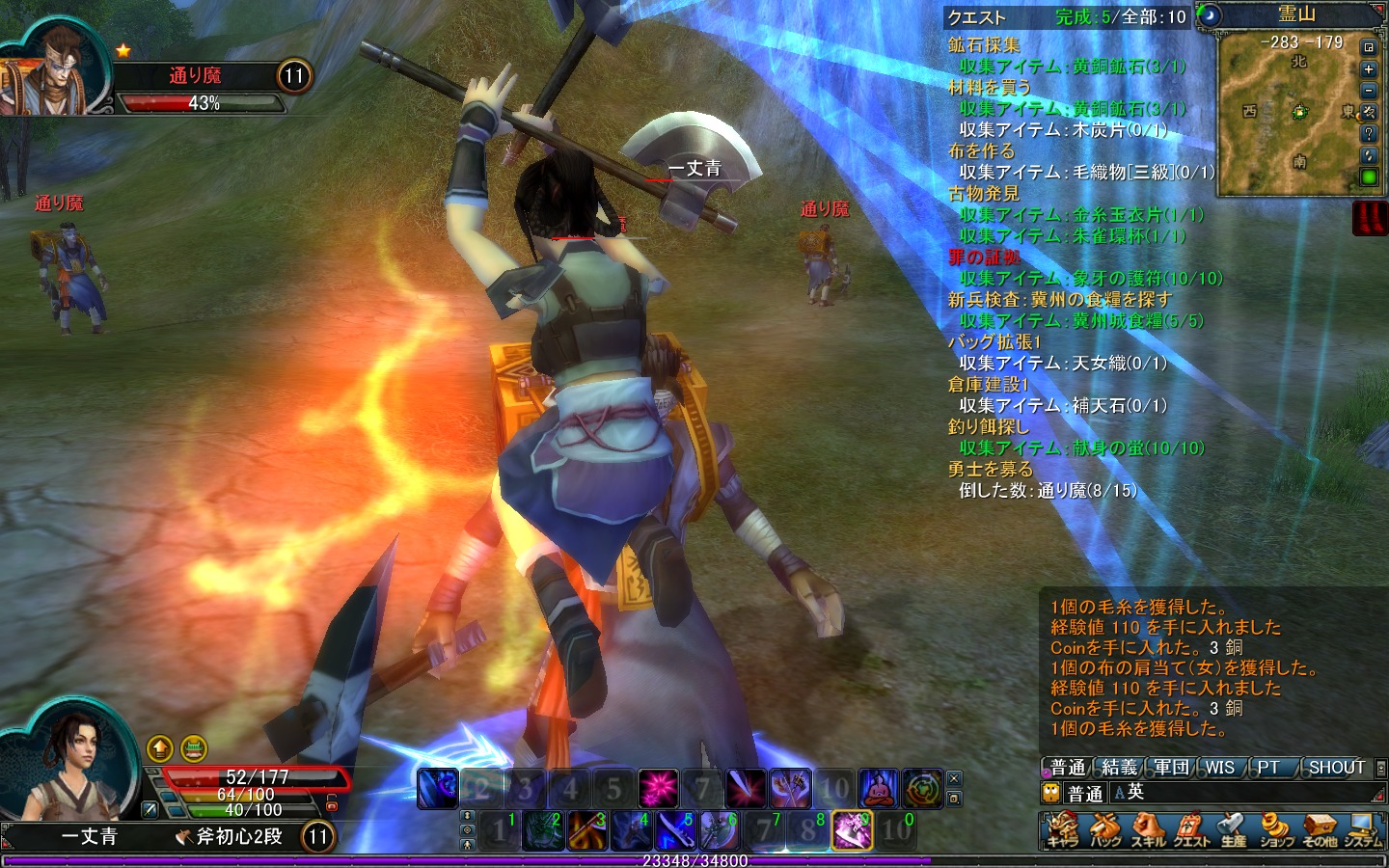Use the meditating figure skill icon

(x=878, y=789)
